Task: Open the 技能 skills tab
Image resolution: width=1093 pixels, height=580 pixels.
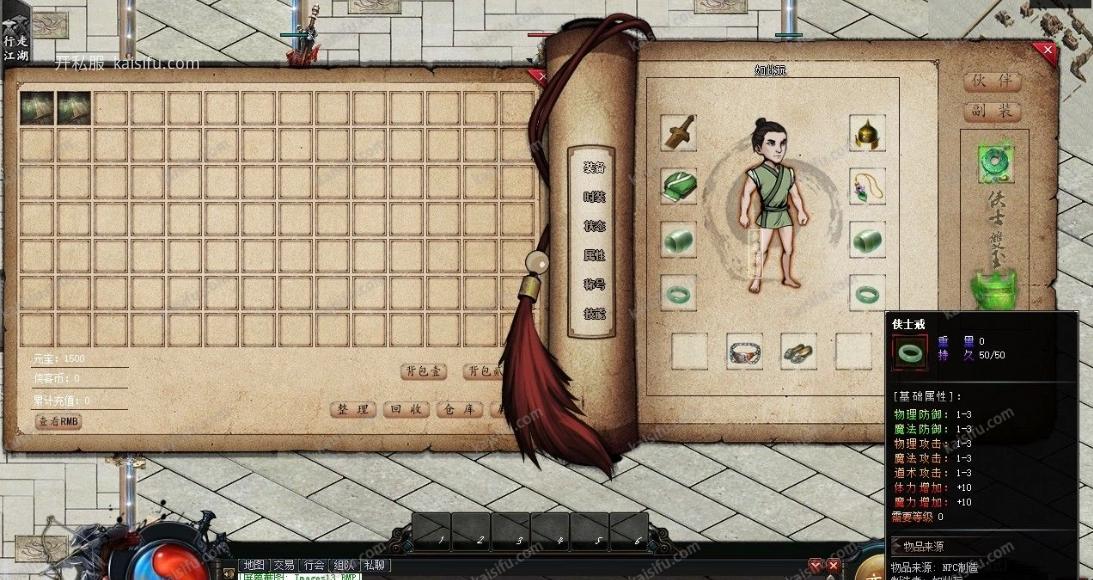Action: 594,313
